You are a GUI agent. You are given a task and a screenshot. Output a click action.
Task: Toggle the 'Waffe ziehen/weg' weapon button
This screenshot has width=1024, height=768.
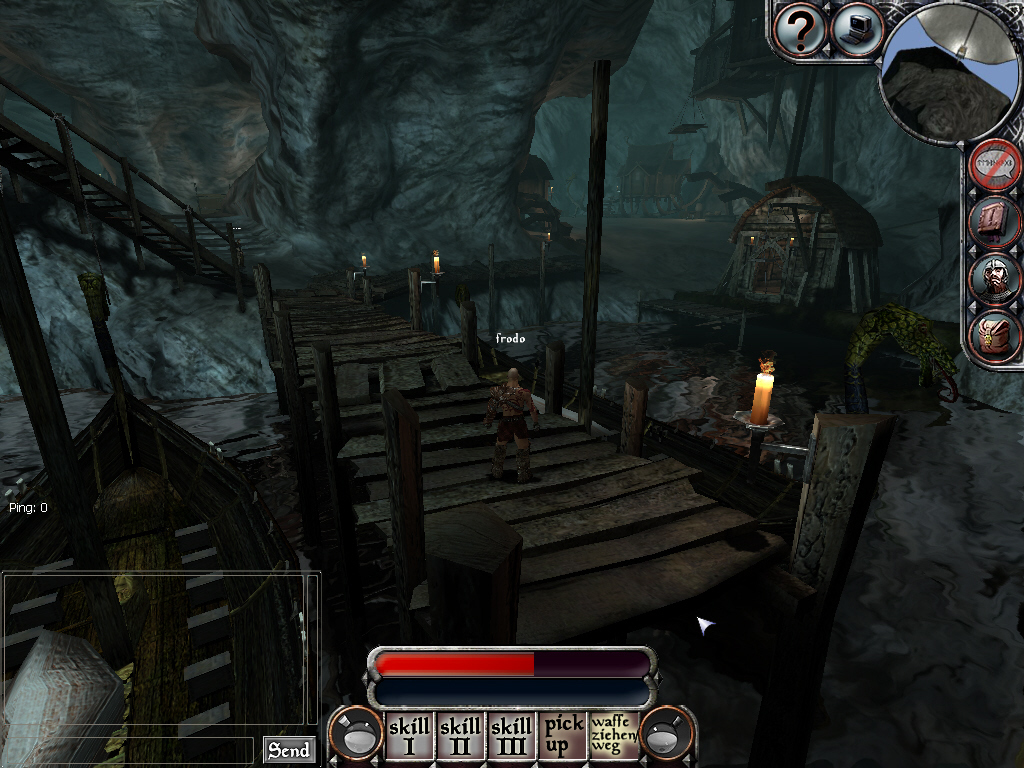point(613,735)
